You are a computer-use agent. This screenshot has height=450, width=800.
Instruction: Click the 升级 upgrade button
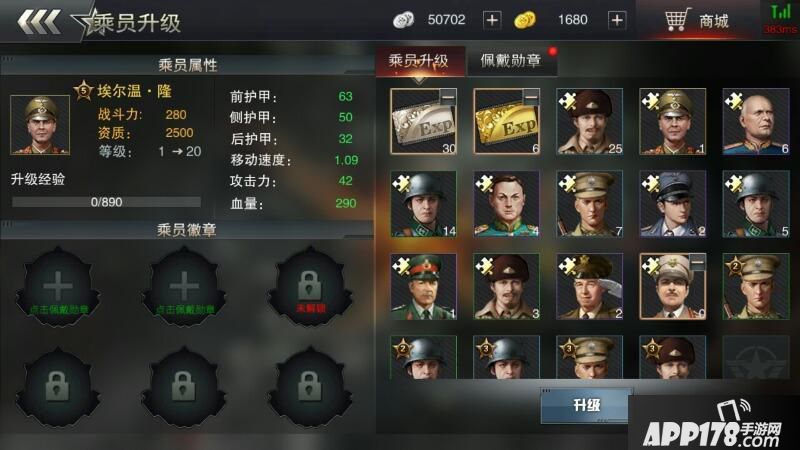(586, 406)
